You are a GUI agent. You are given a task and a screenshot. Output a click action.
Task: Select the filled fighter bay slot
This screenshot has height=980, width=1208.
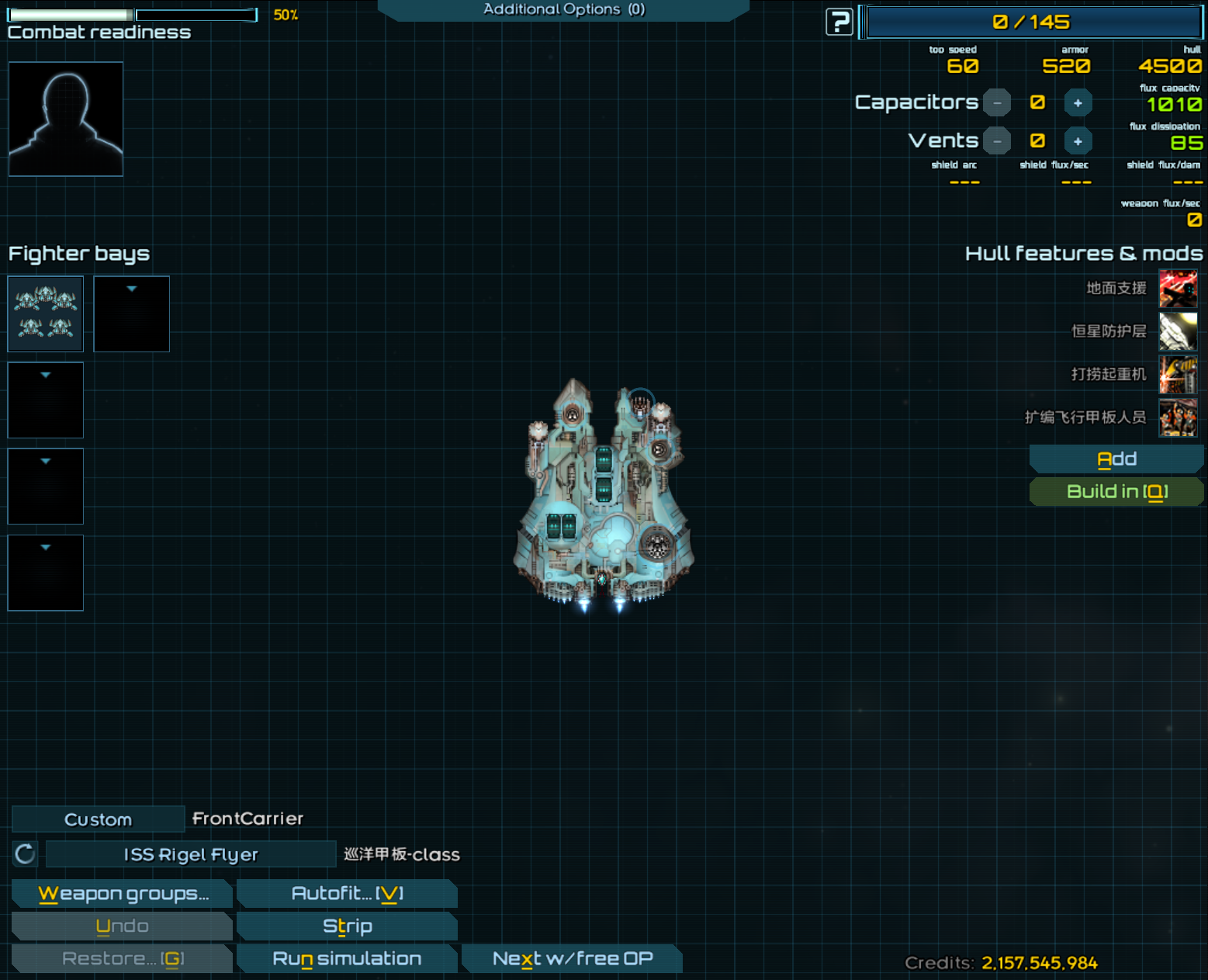(46, 313)
